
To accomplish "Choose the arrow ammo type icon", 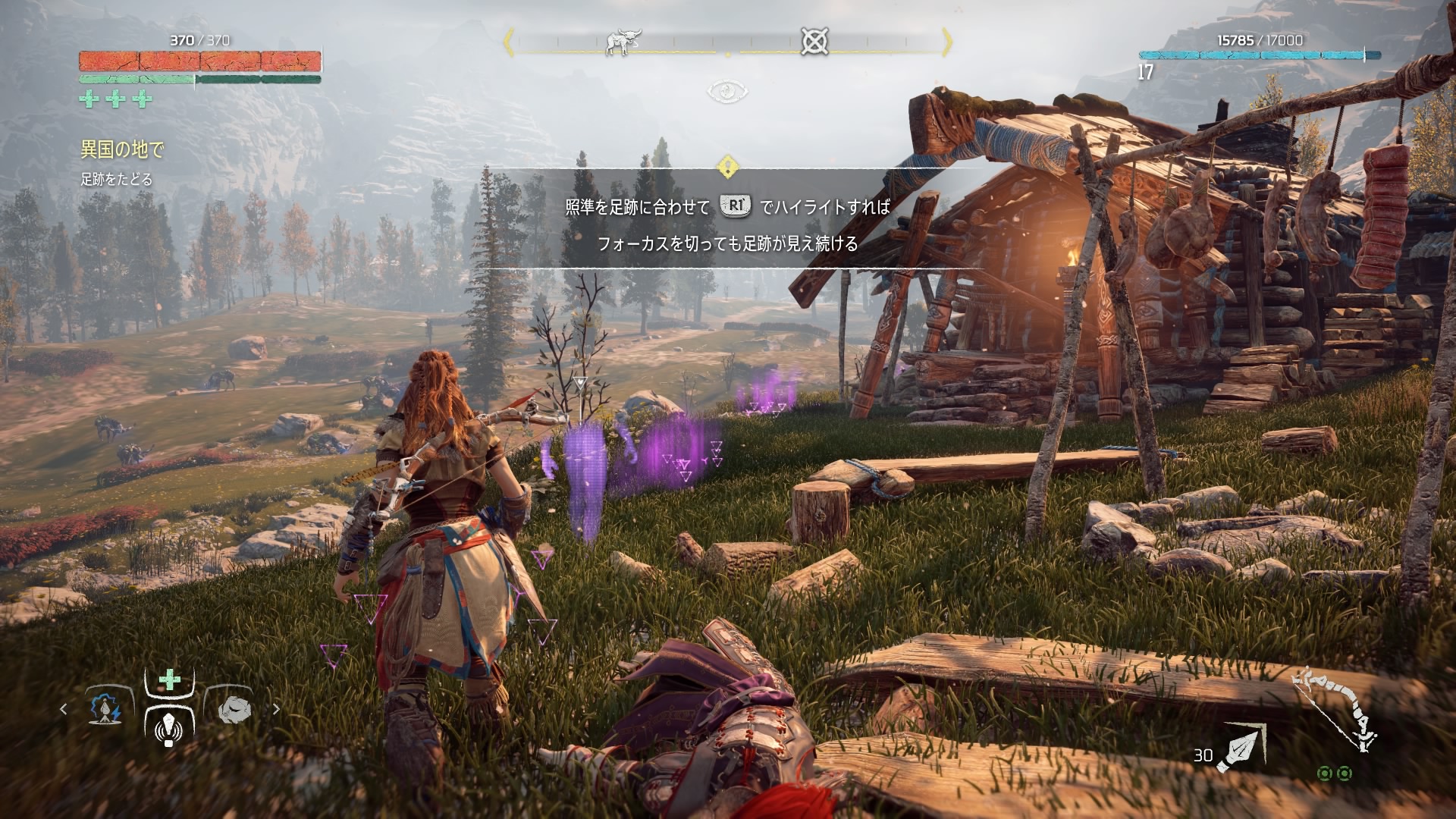I will [1241, 748].
